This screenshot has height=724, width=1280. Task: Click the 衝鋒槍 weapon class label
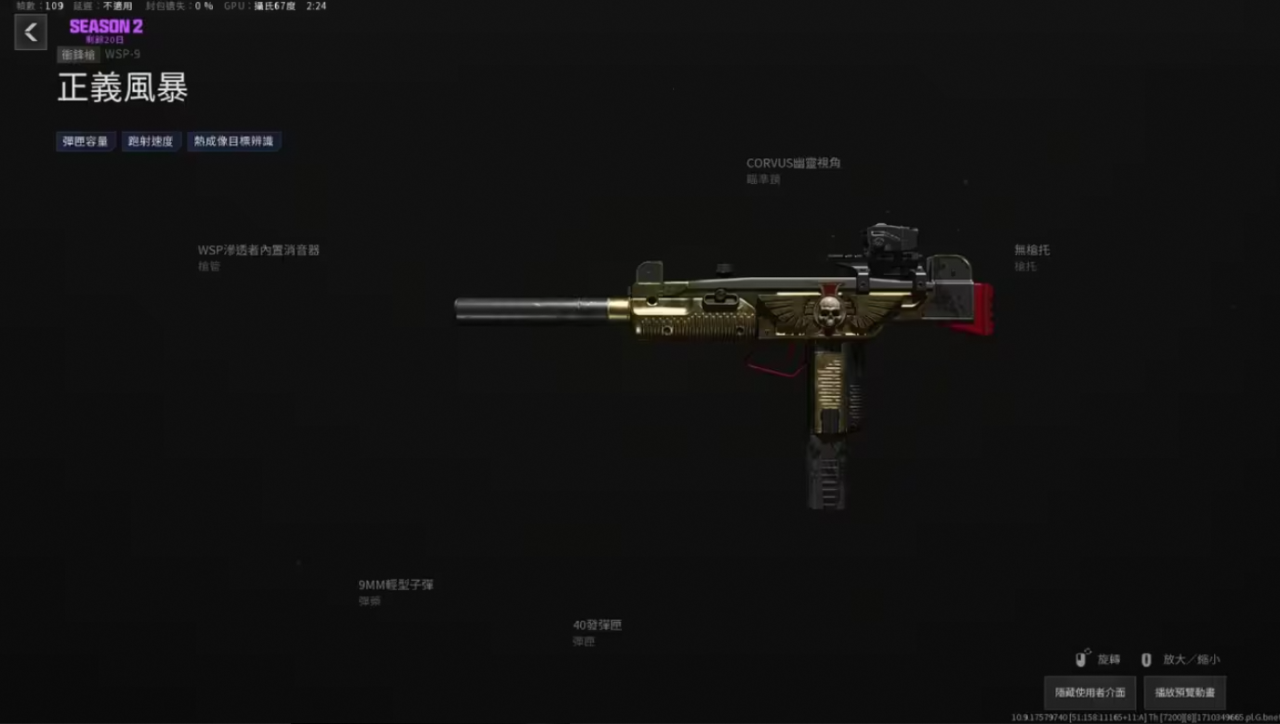[77, 54]
